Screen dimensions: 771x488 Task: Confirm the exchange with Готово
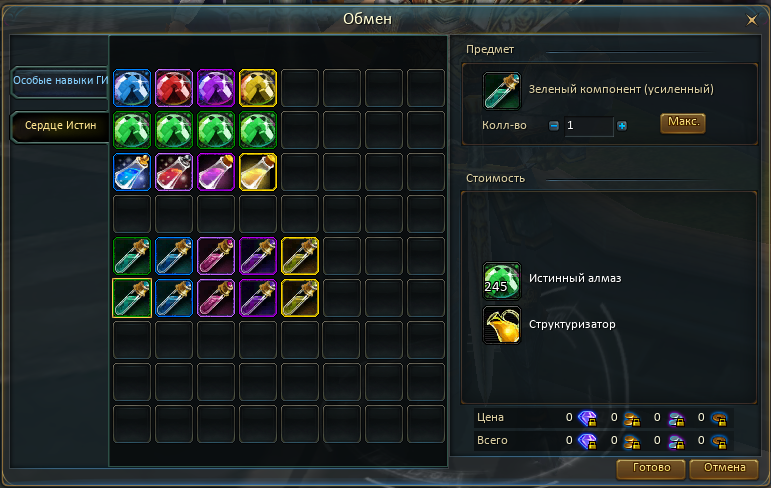[651, 468]
